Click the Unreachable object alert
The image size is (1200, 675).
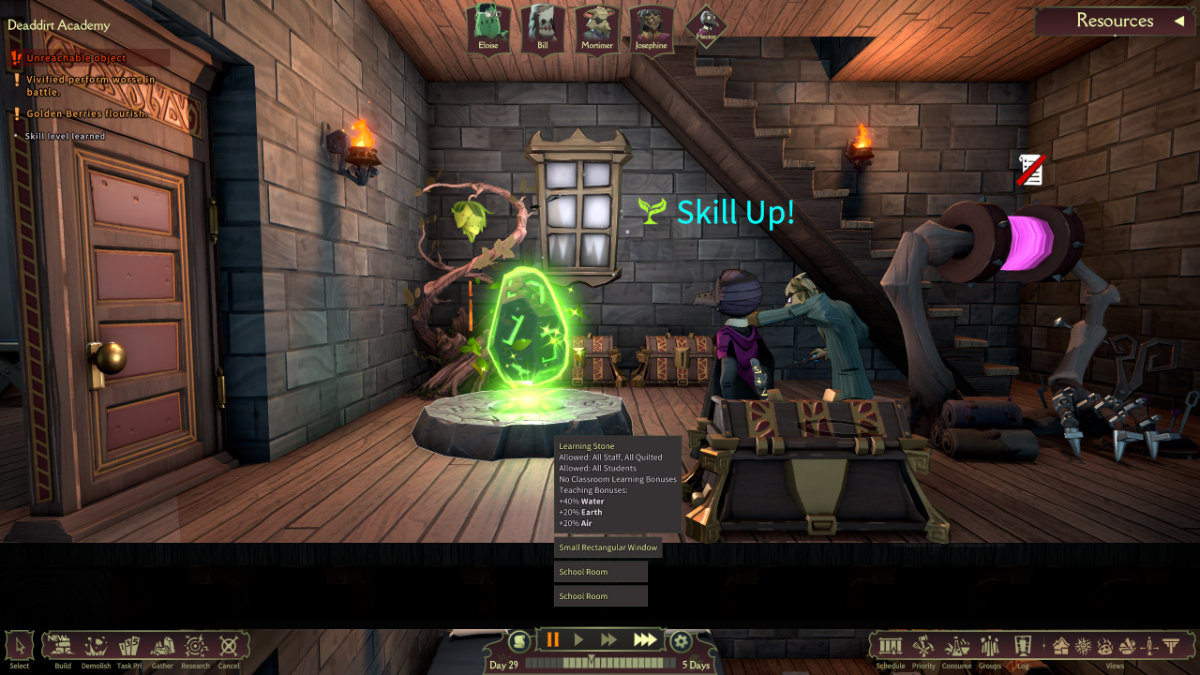coord(76,58)
